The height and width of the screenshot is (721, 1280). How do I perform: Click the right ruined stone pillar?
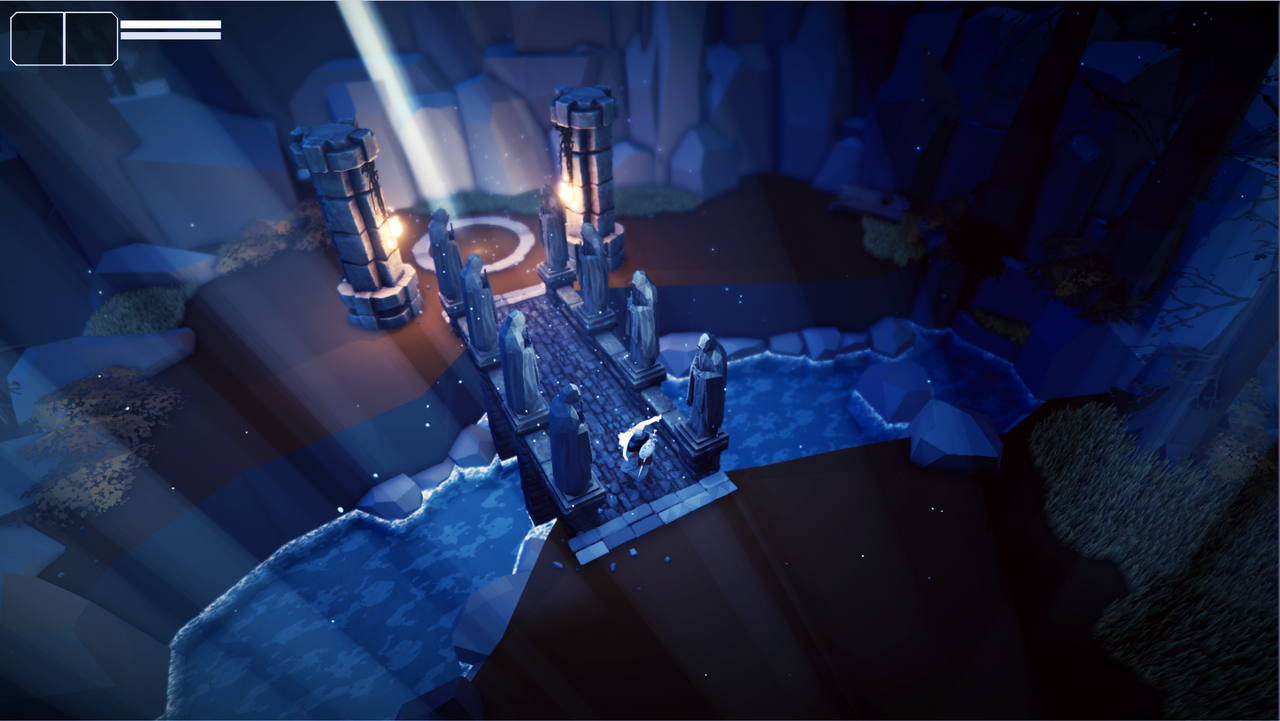point(585,170)
